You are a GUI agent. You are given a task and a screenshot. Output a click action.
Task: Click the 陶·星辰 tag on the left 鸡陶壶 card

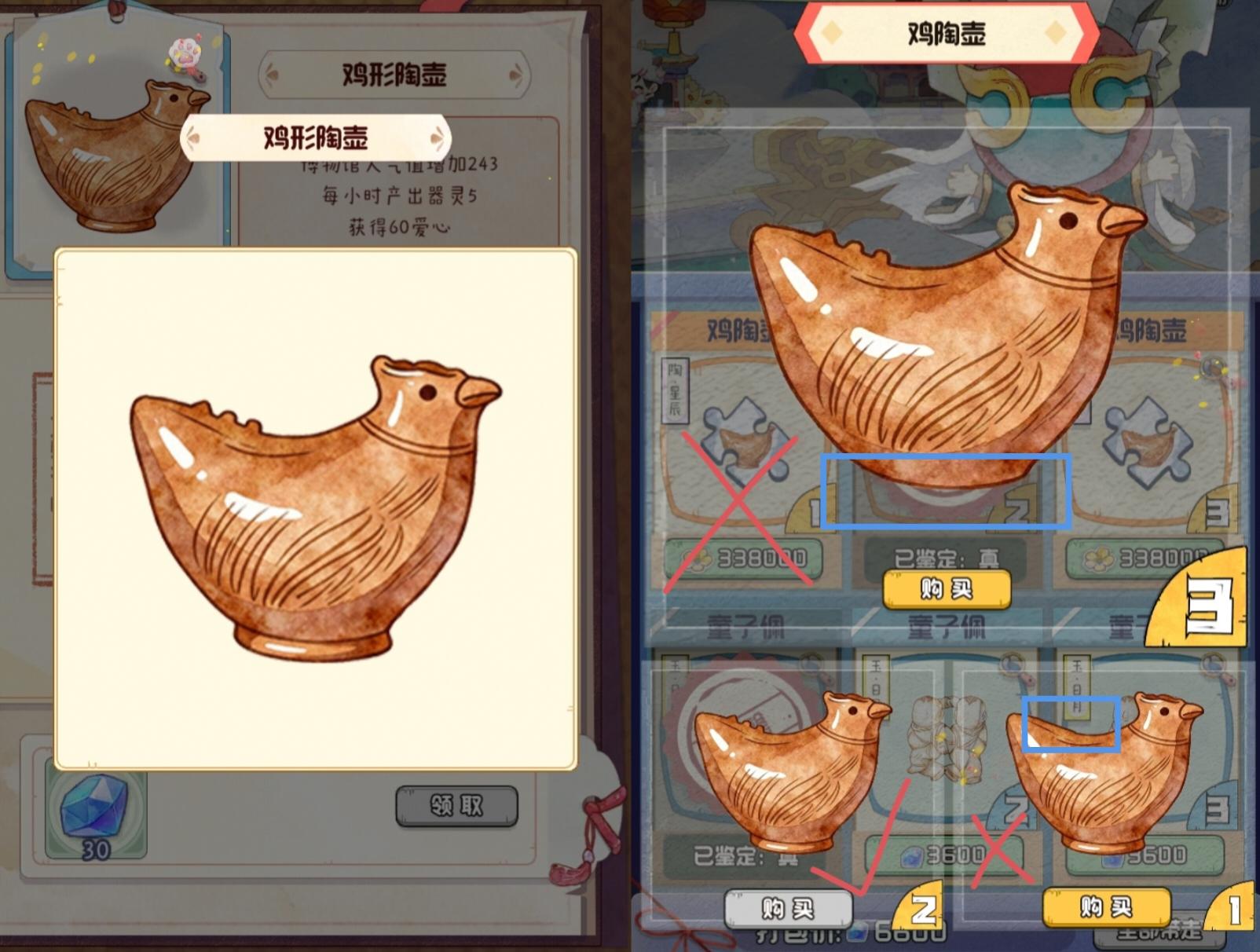pos(674,389)
